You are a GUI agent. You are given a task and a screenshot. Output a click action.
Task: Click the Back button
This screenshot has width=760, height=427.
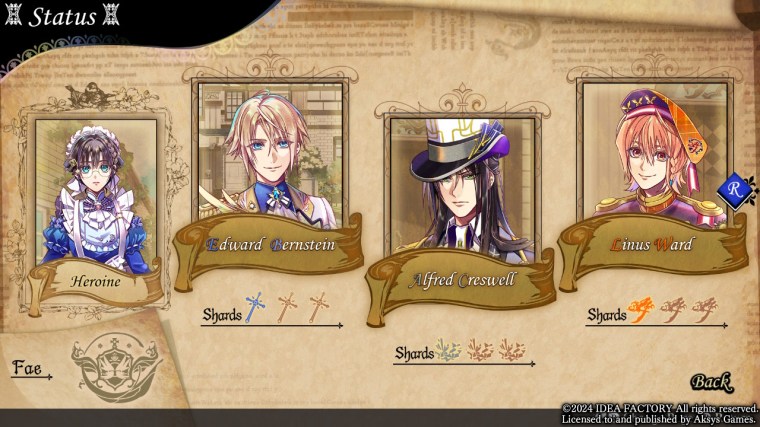[710, 381]
